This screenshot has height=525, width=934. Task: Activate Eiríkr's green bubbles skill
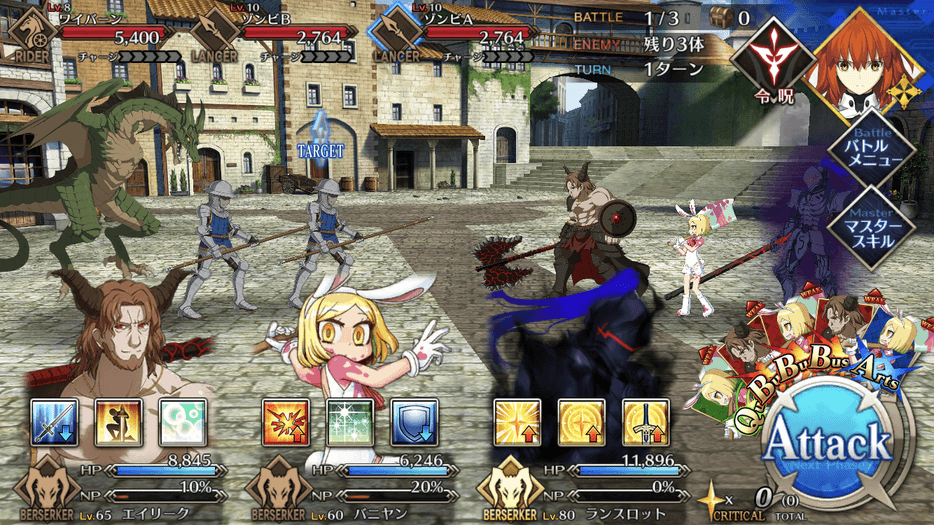click(x=182, y=423)
